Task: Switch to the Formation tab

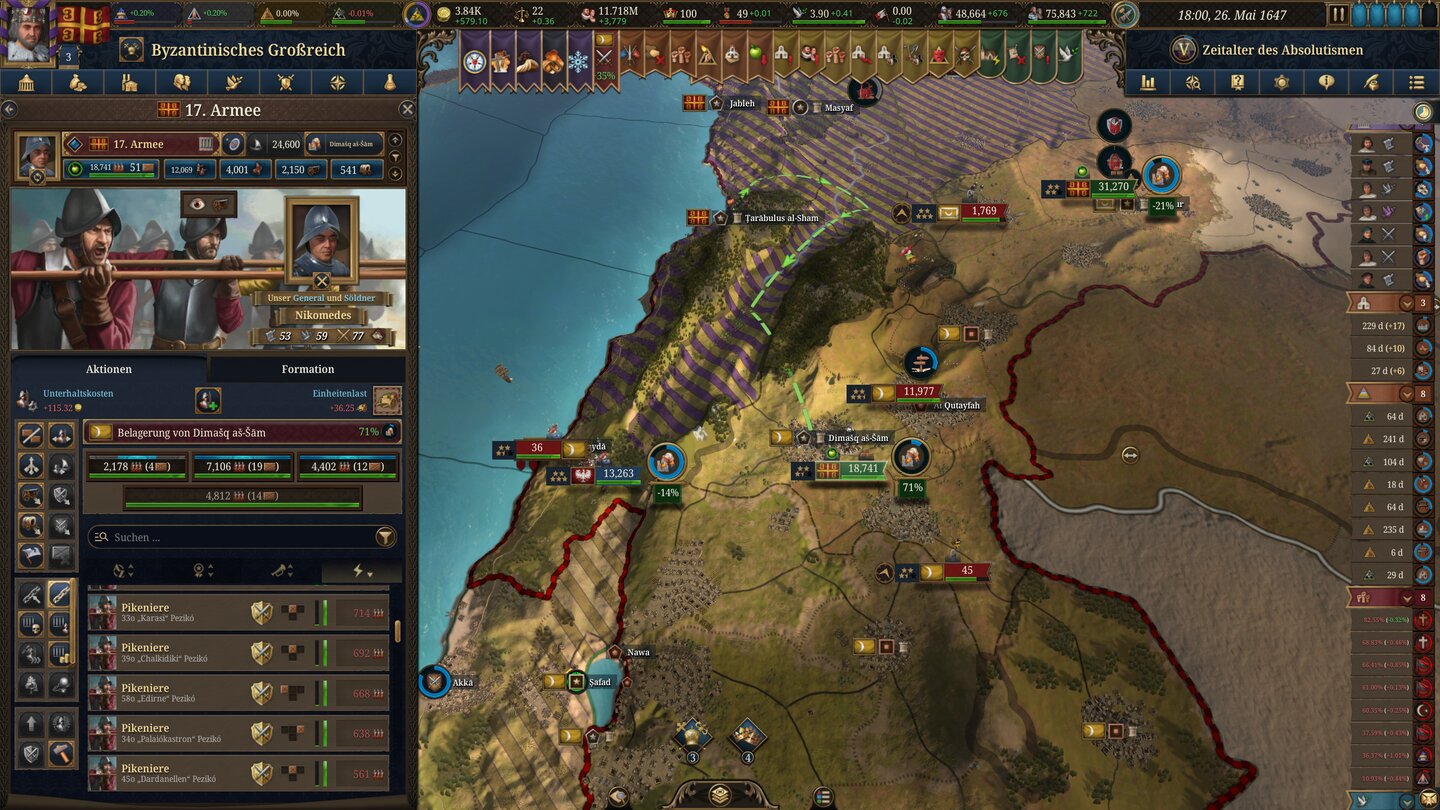Action: coord(307,369)
